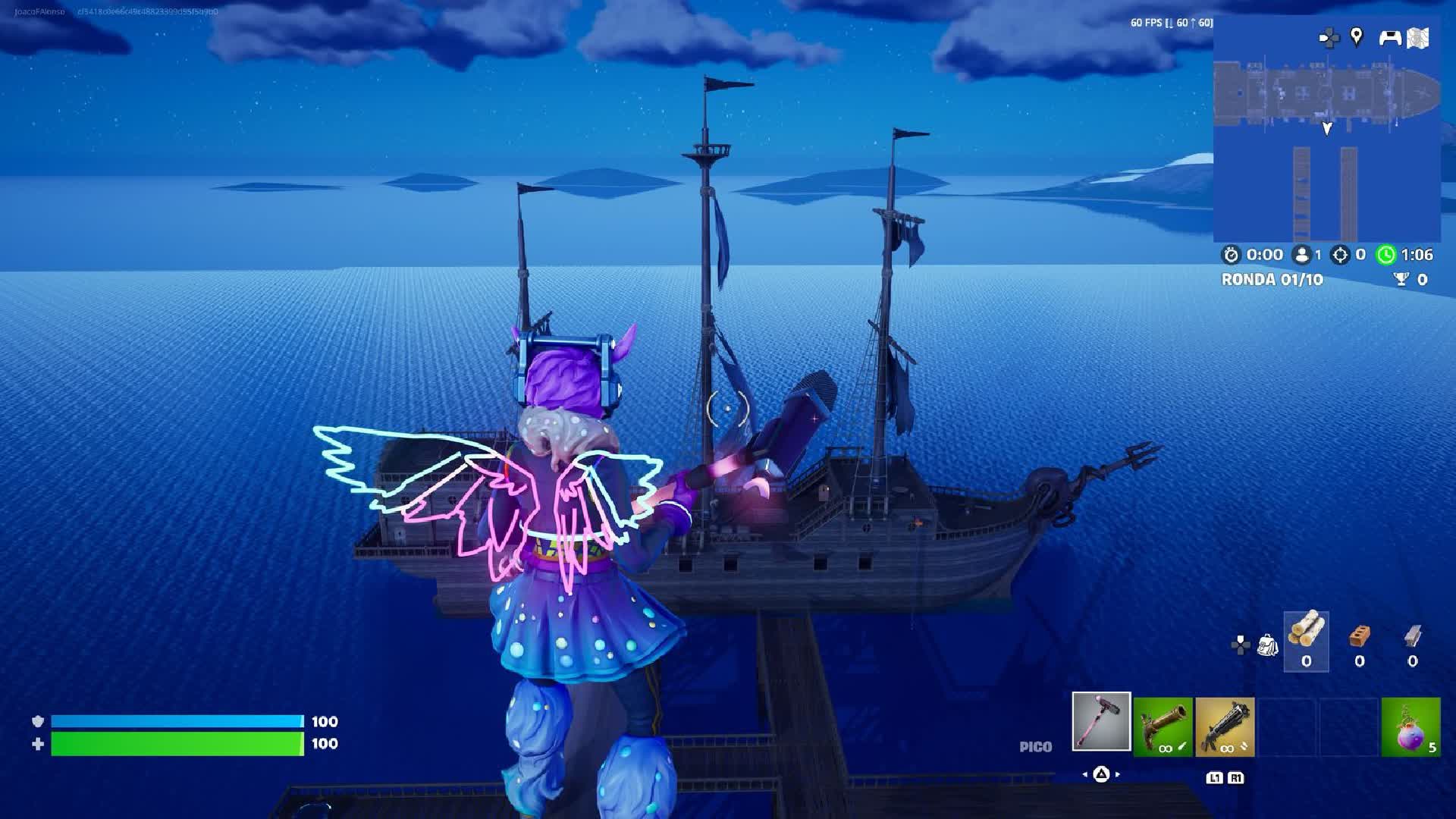Open the backpack inventory icon
1456x819 pixels.
coord(1267,645)
